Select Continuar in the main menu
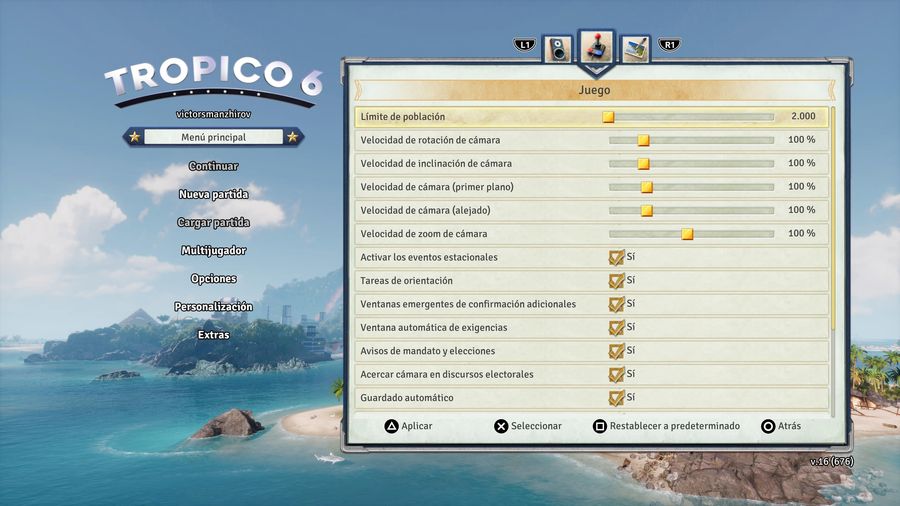 213,166
